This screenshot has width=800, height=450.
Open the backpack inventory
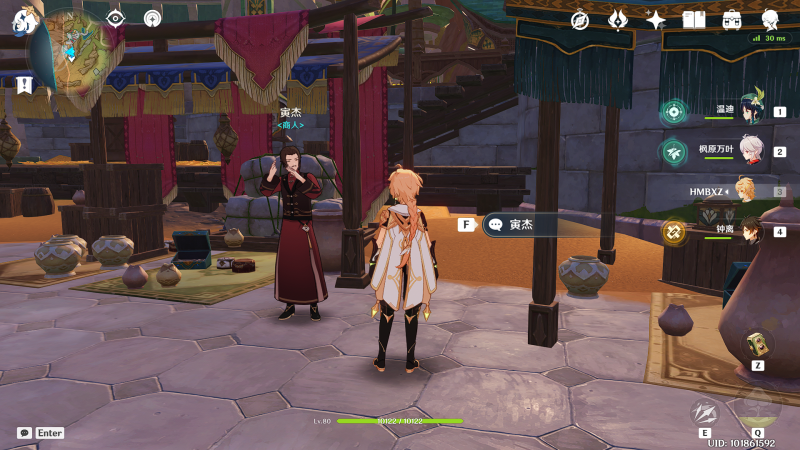click(732, 20)
